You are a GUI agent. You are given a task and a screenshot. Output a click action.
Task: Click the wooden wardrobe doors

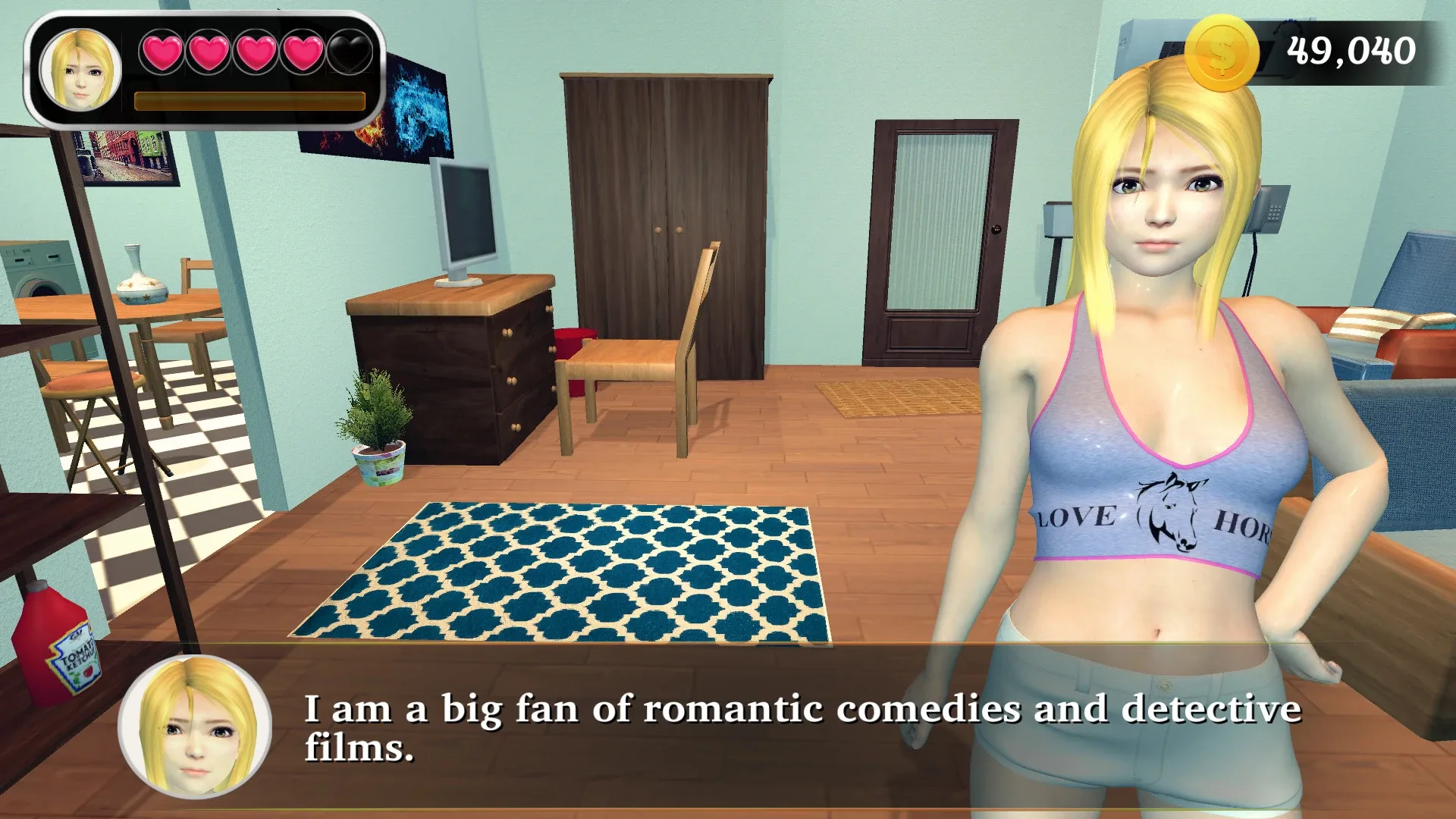click(667, 227)
